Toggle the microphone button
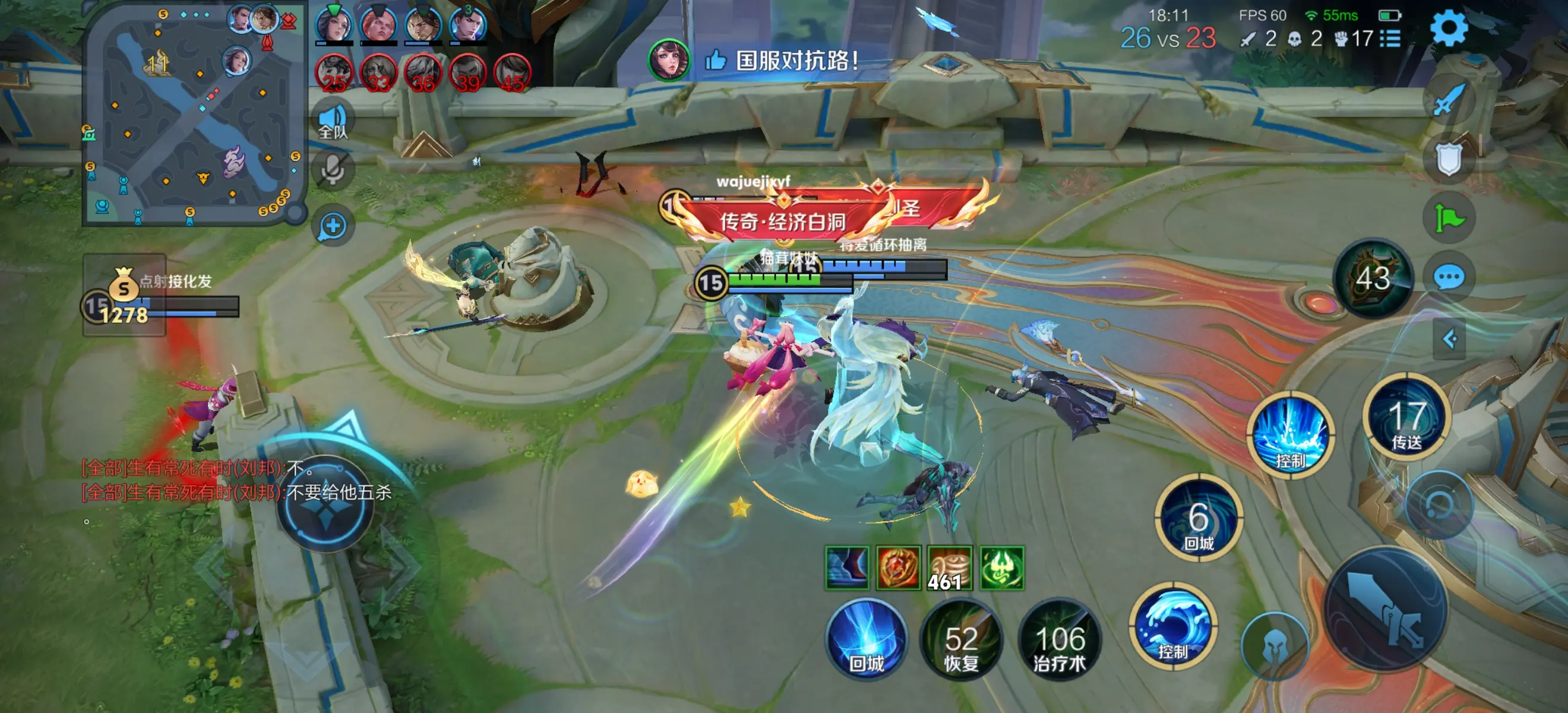The height and width of the screenshot is (713, 1568). click(333, 170)
